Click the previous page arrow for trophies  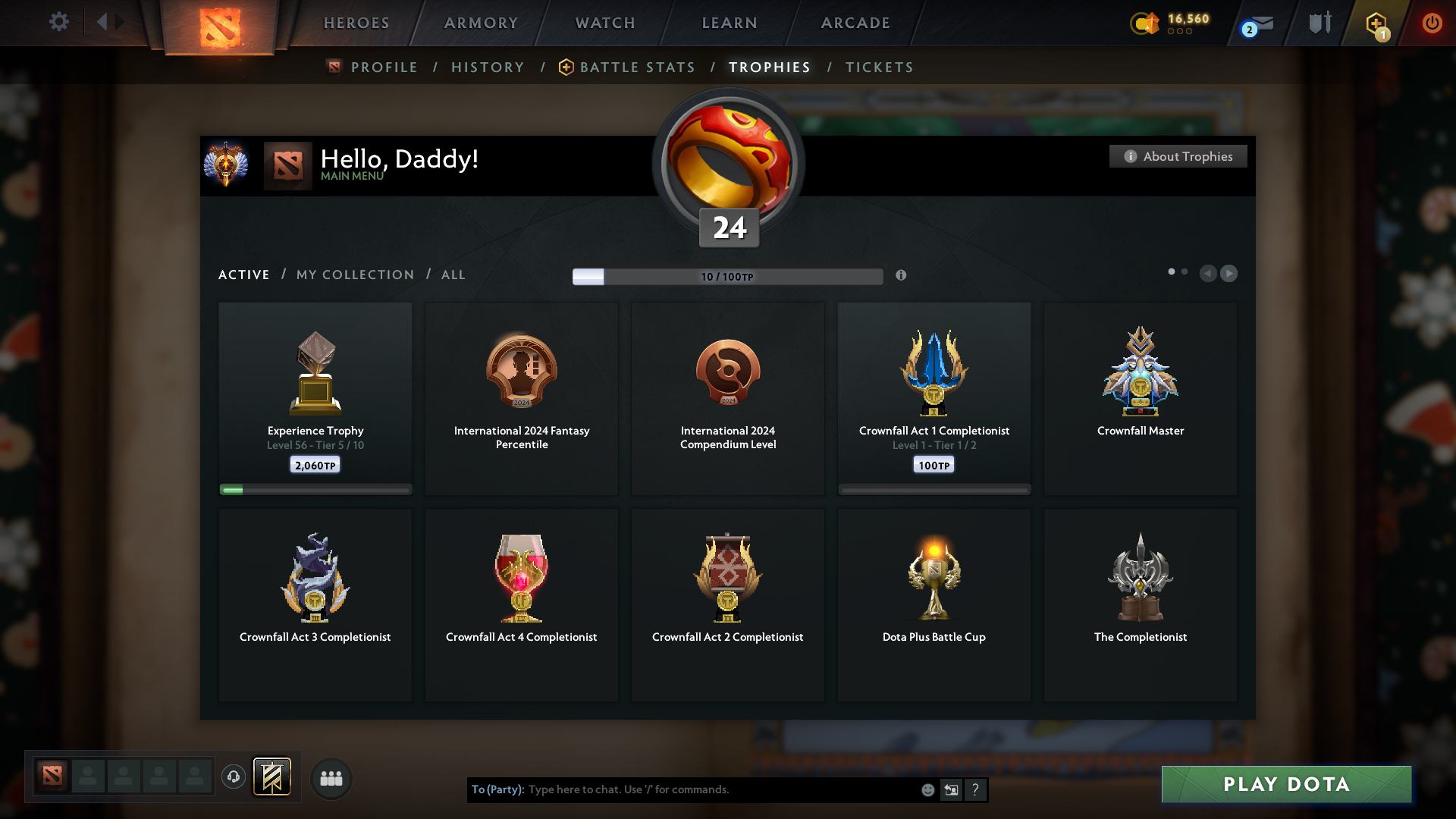click(x=1209, y=274)
